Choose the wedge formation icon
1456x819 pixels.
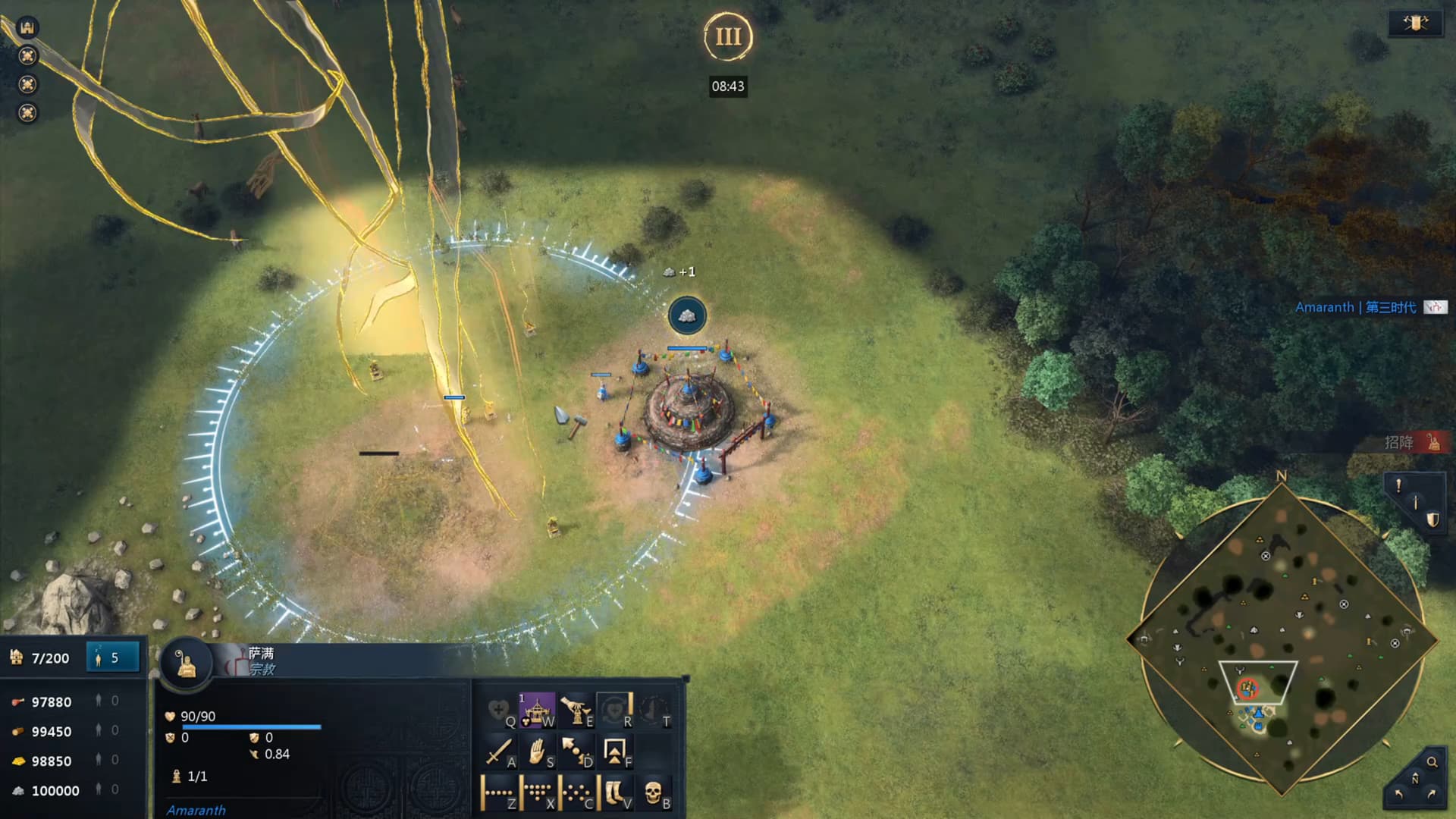pyautogui.click(x=537, y=792)
